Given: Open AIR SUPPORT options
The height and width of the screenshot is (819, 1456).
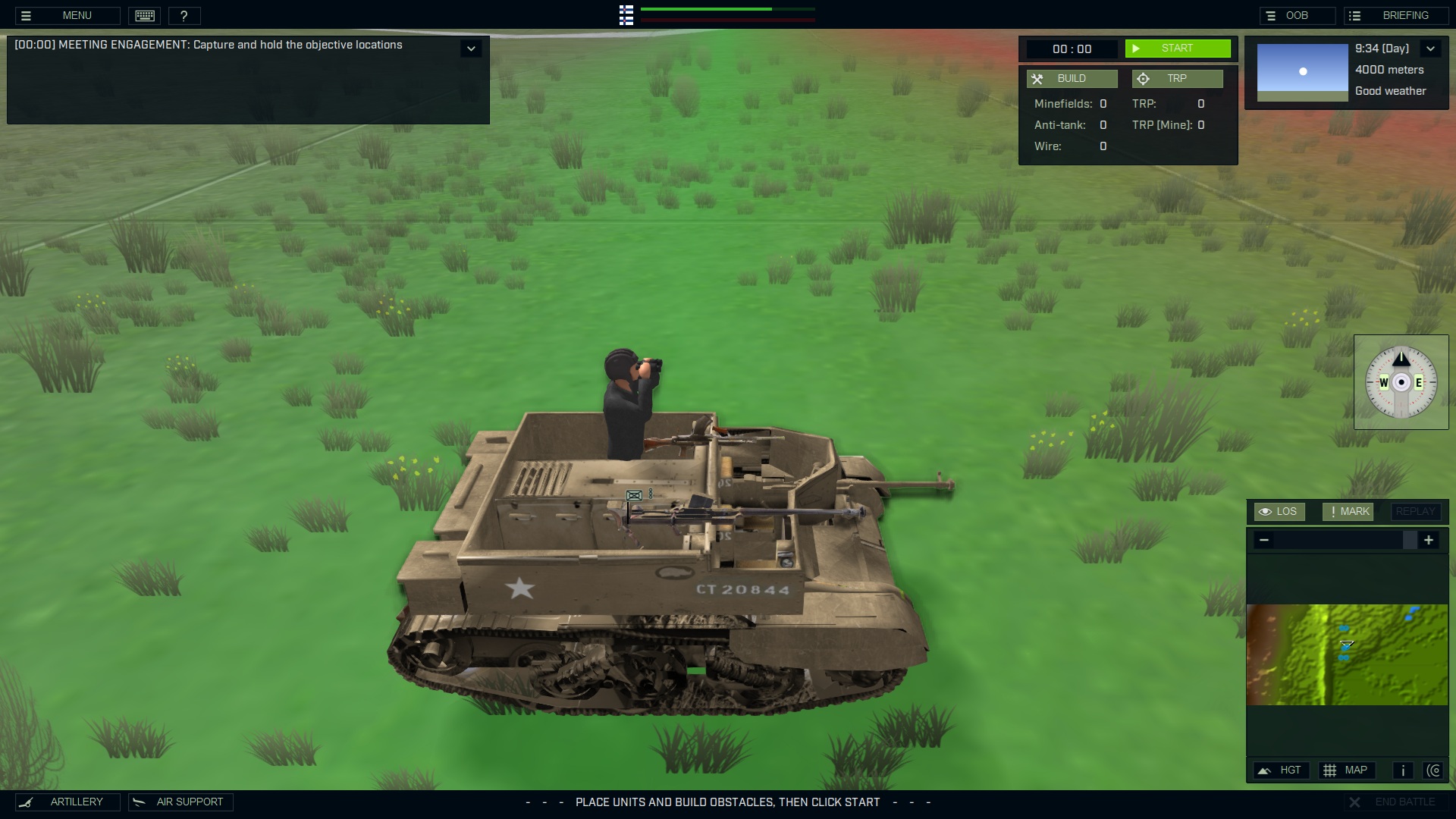Looking at the screenshot, I should [180, 802].
